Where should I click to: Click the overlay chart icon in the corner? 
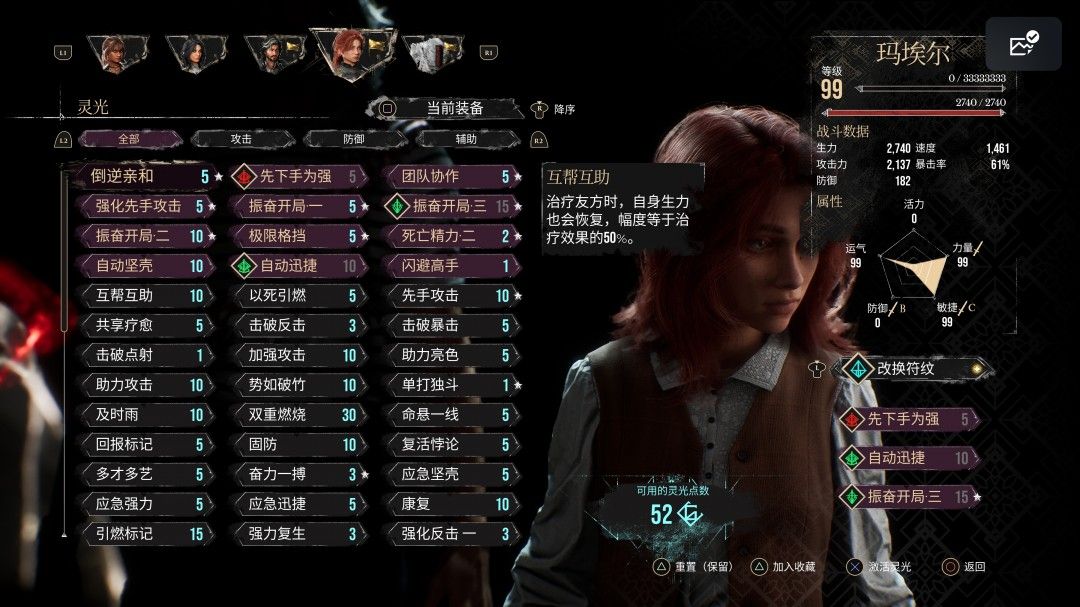1023,45
